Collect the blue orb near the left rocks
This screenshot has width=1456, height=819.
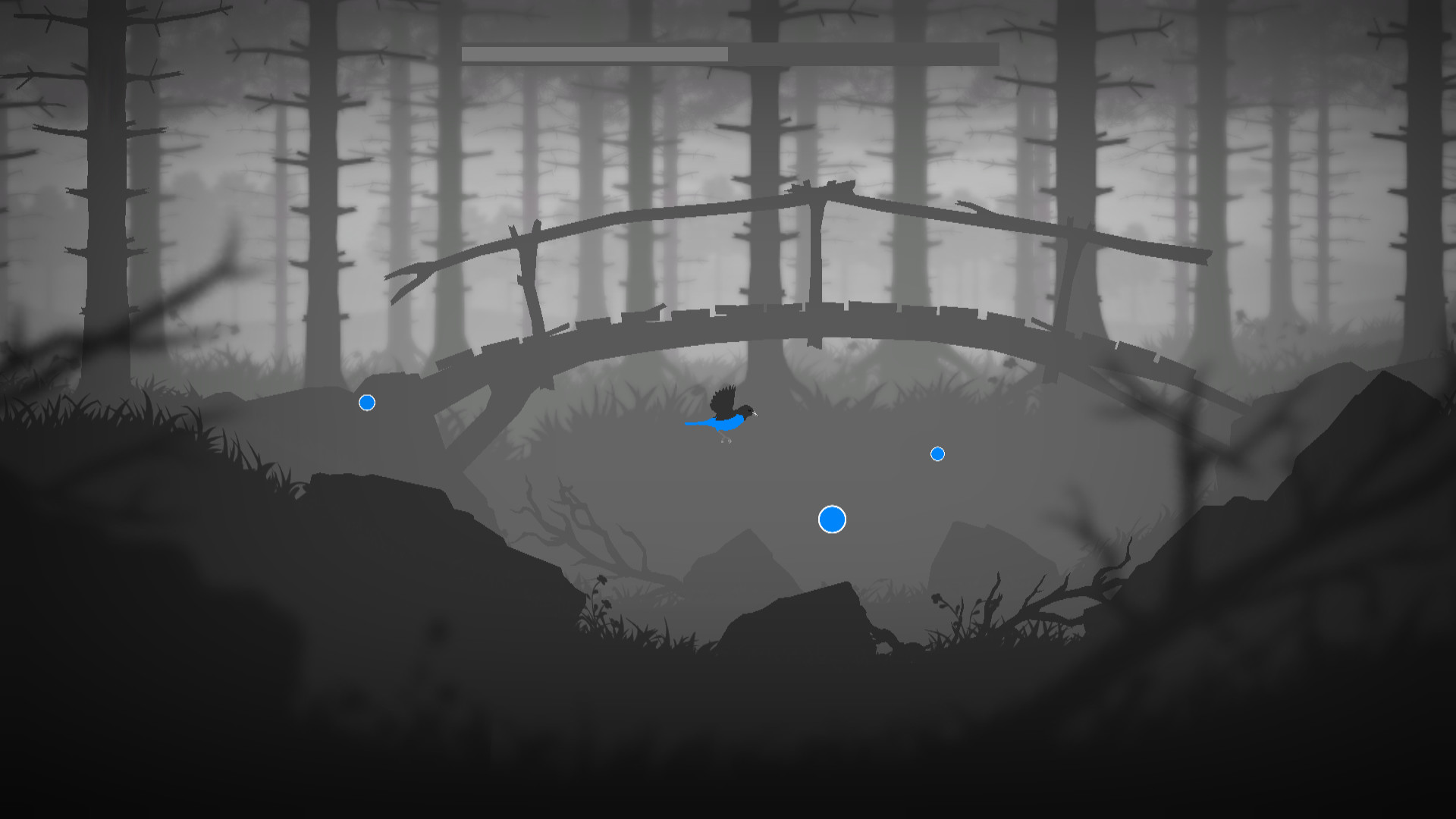coord(367,402)
